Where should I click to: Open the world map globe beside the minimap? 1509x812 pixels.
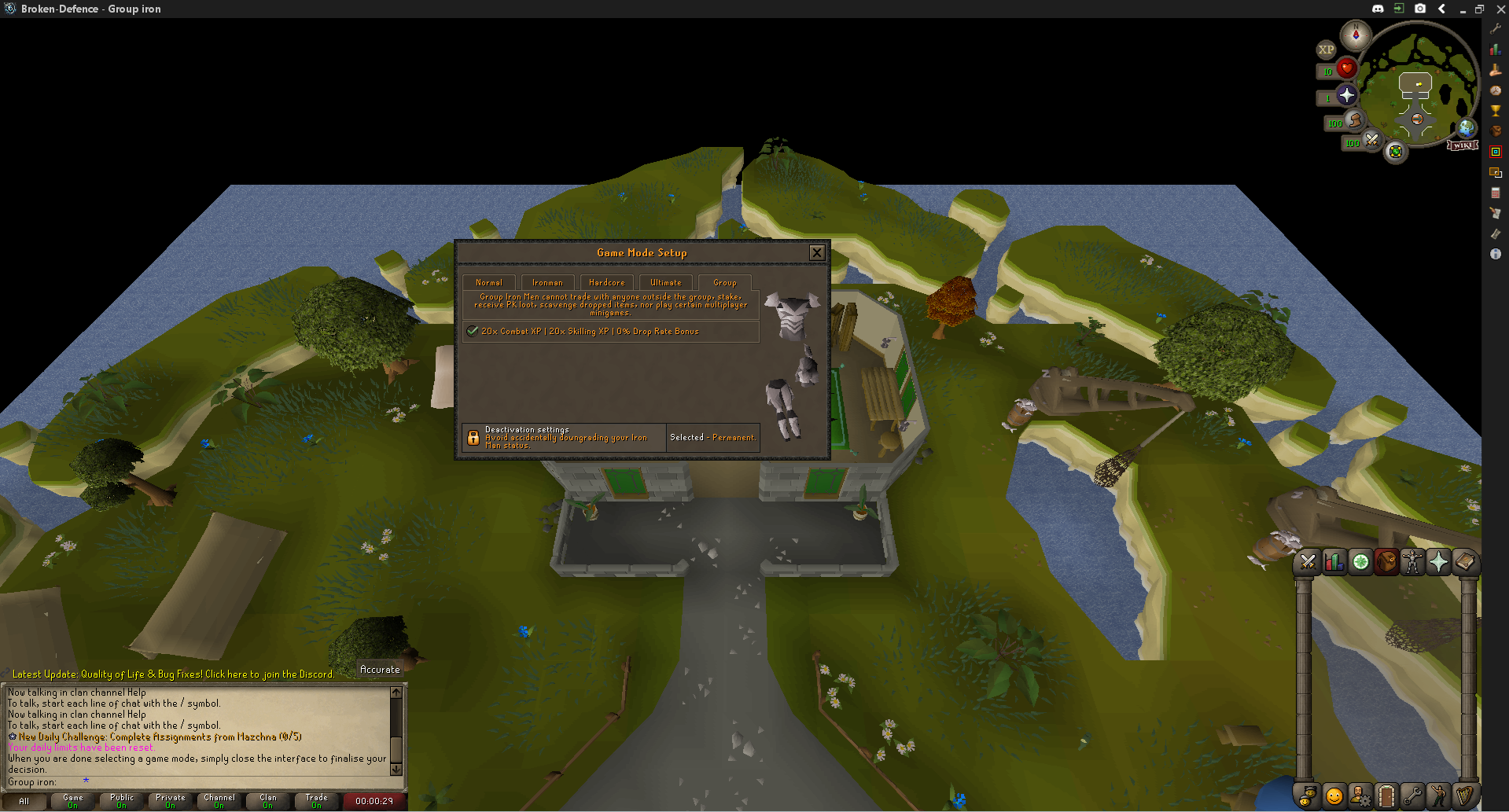(1466, 127)
